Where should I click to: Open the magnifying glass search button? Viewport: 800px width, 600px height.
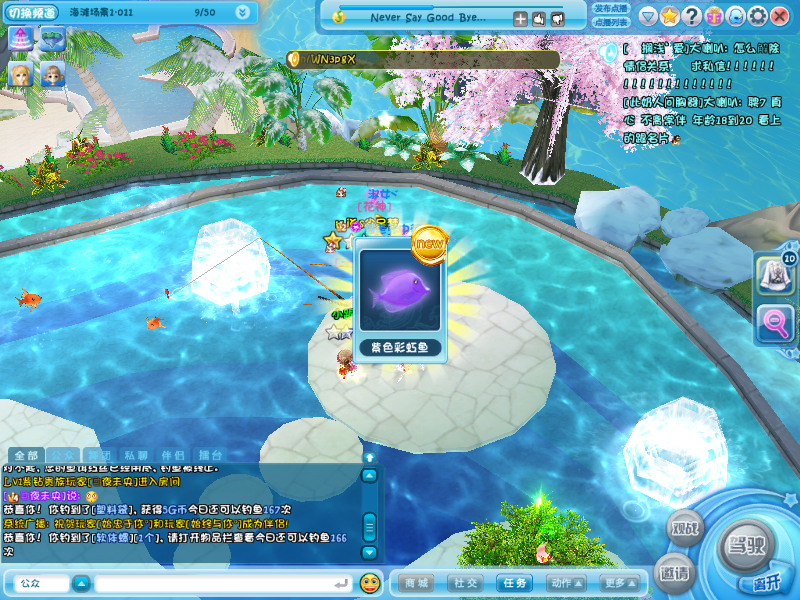pos(776,322)
